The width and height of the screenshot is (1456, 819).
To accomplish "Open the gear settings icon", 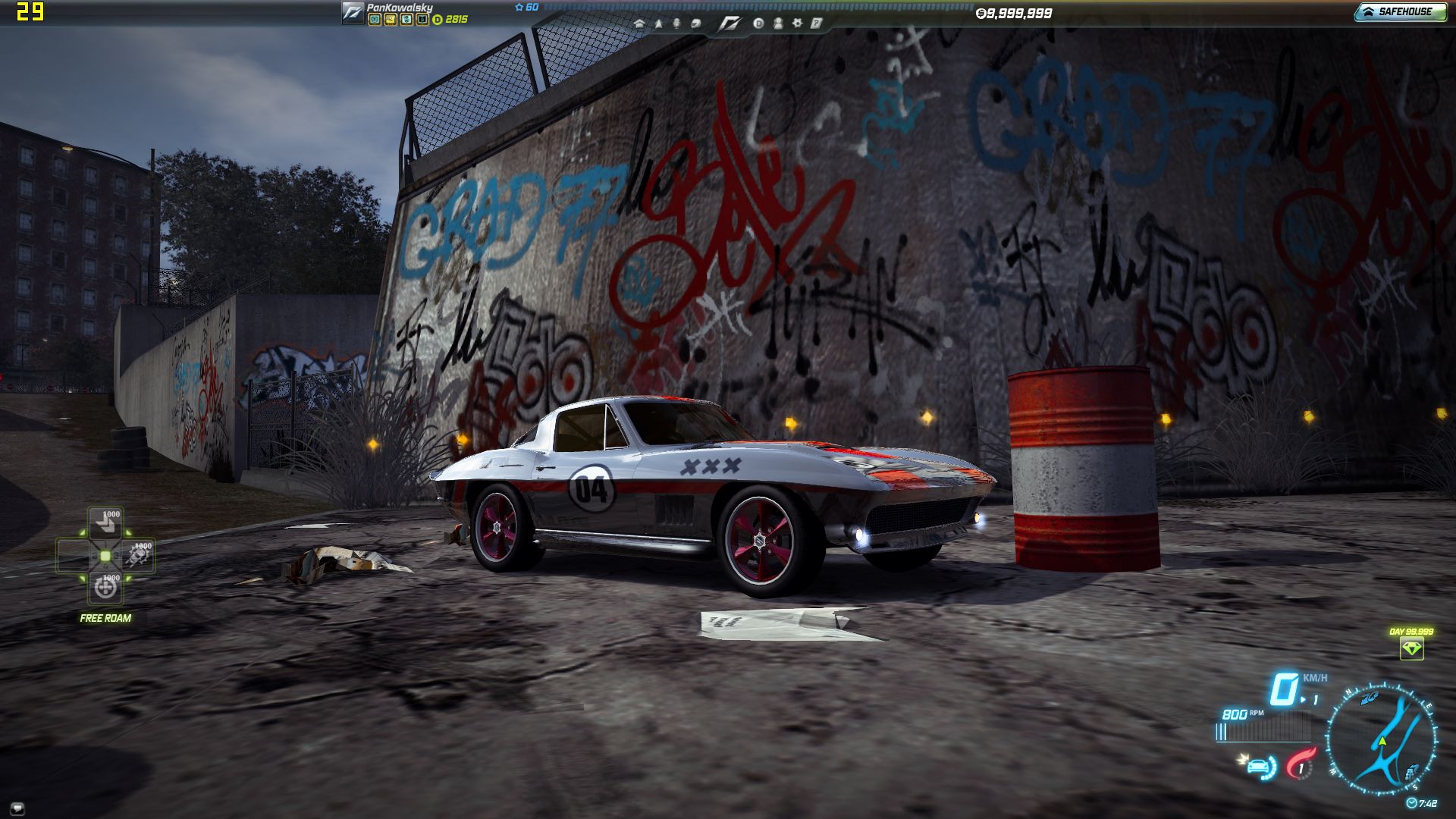I will pyautogui.click(x=797, y=24).
